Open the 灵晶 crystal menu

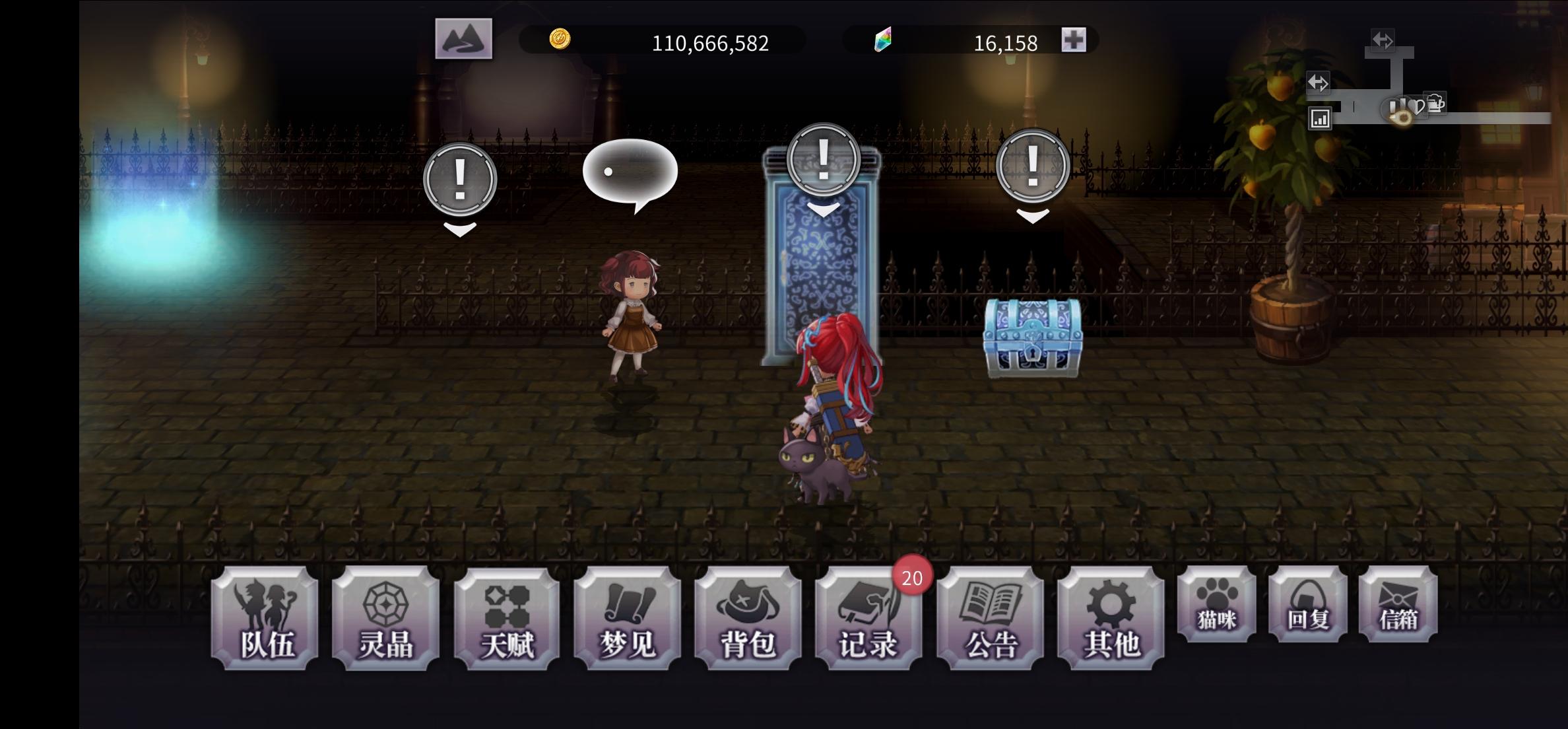tap(387, 619)
